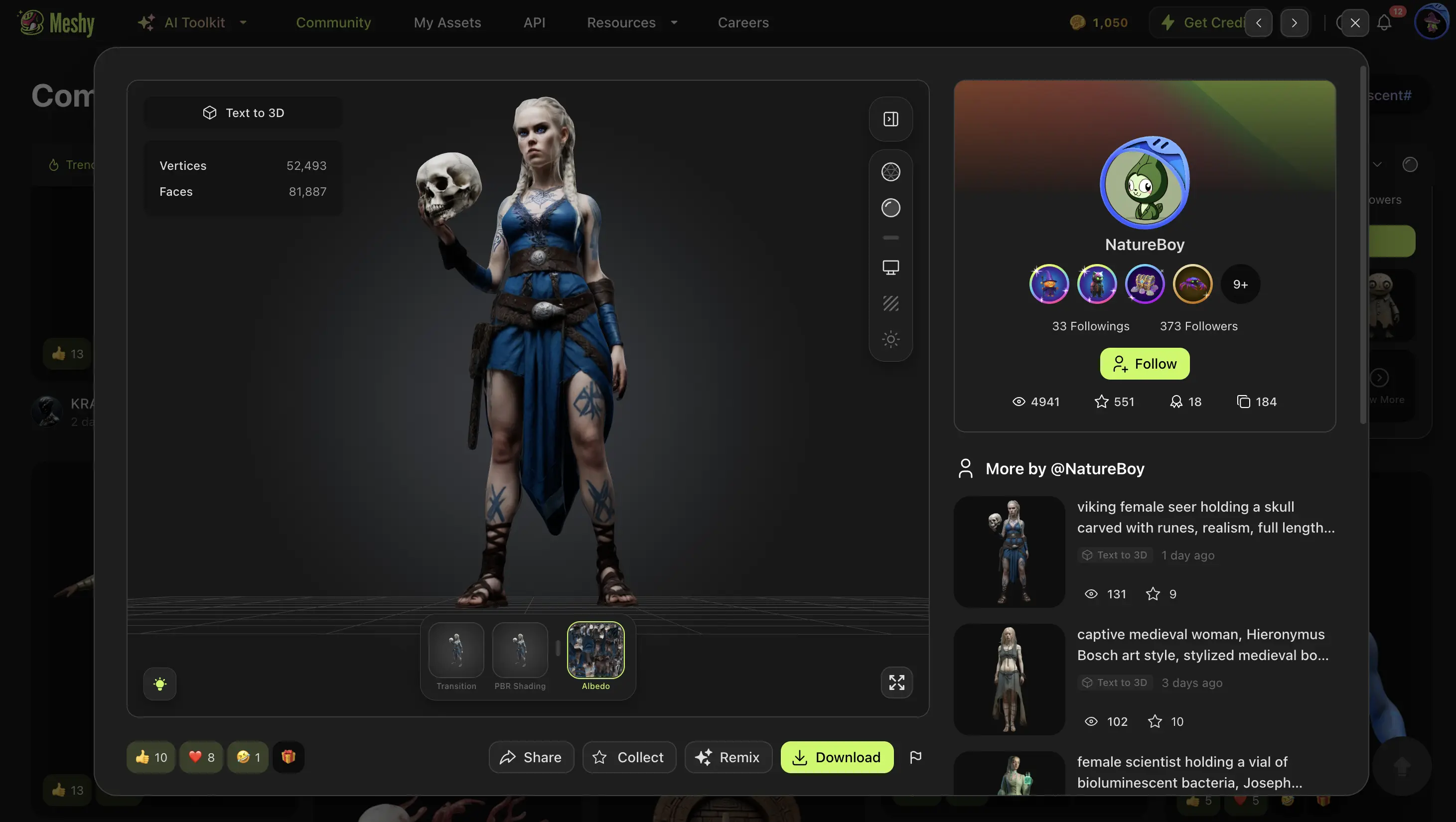Enter fullscreen view of the model
The image size is (1456, 822).
(x=896, y=683)
